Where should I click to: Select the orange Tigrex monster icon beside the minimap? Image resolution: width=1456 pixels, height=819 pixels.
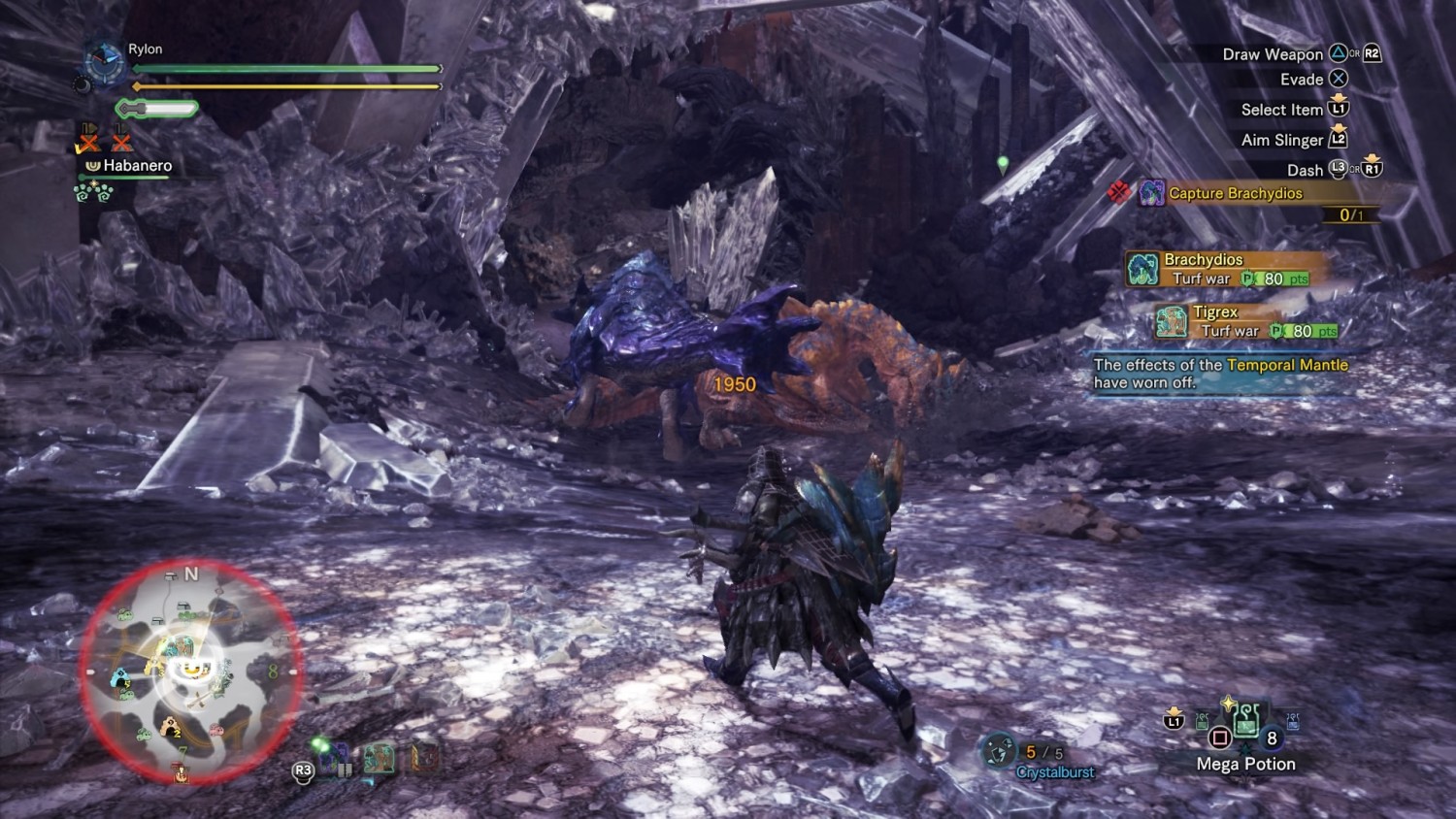pyautogui.click(x=380, y=759)
